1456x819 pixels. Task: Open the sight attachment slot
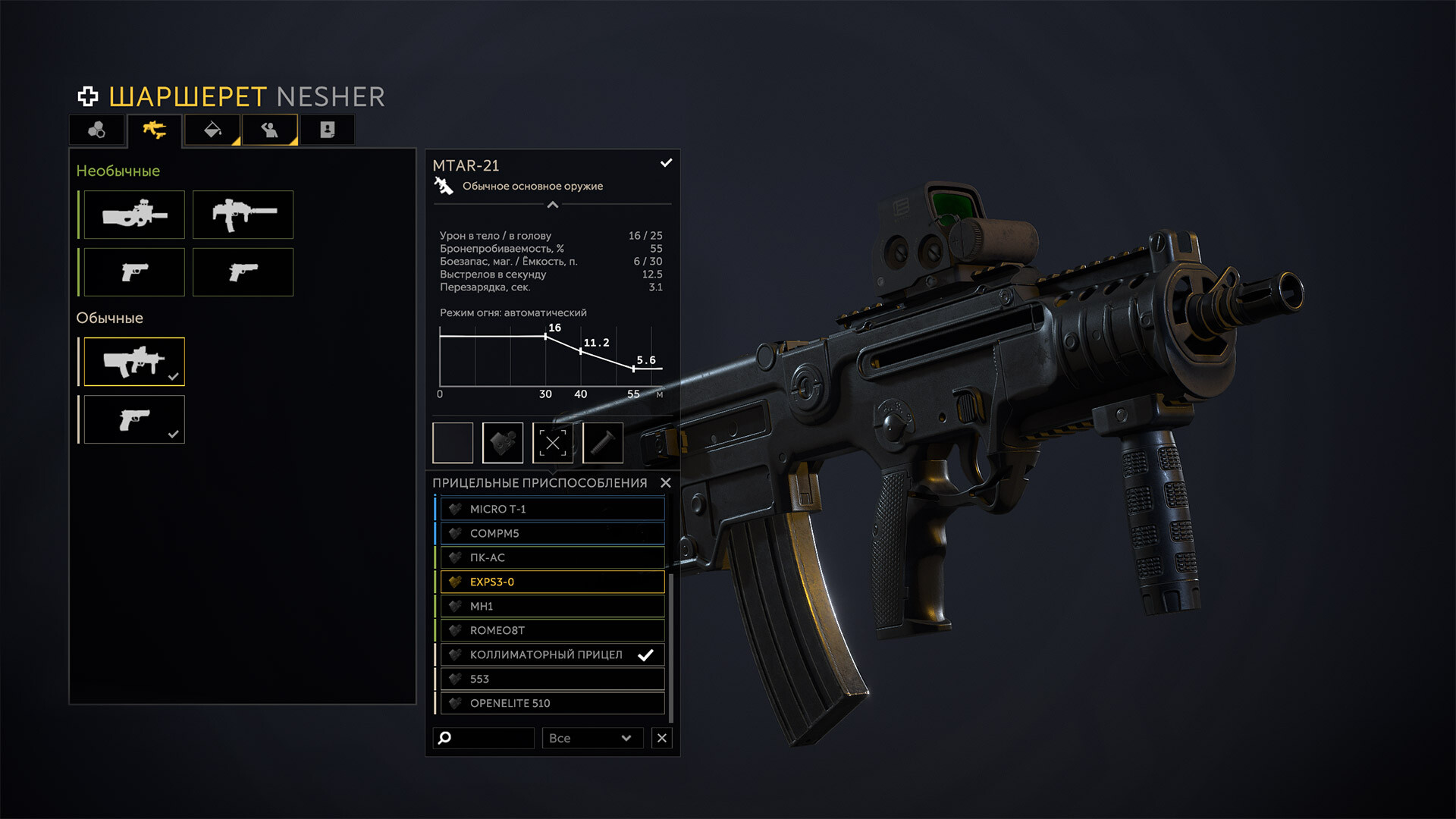(x=503, y=443)
